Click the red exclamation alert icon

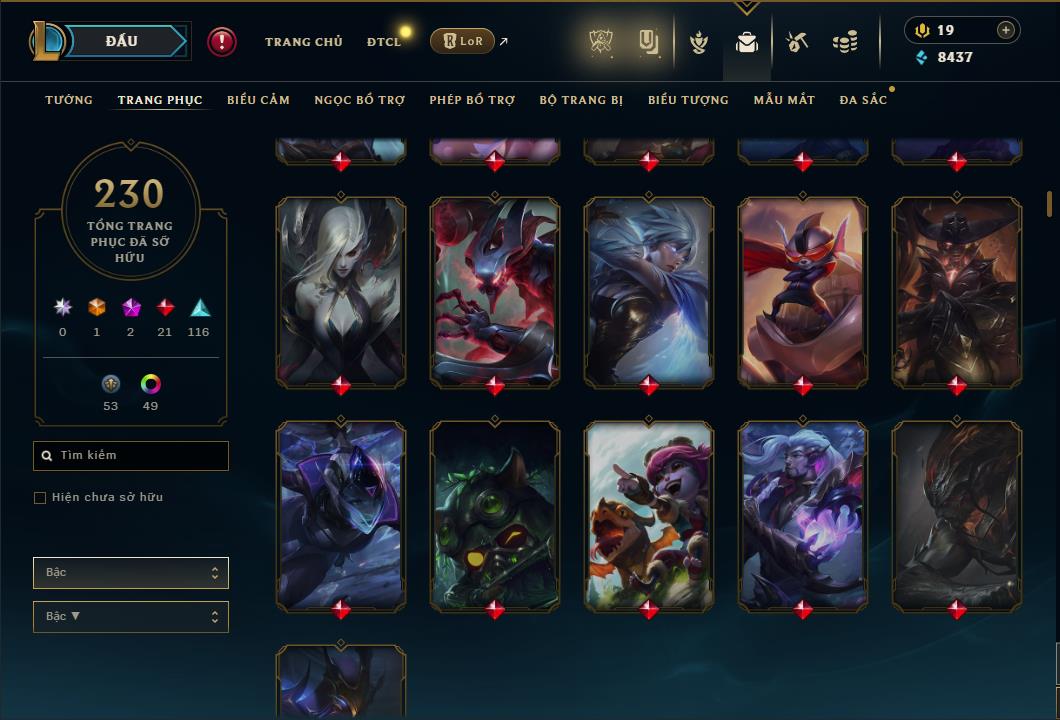pos(222,41)
